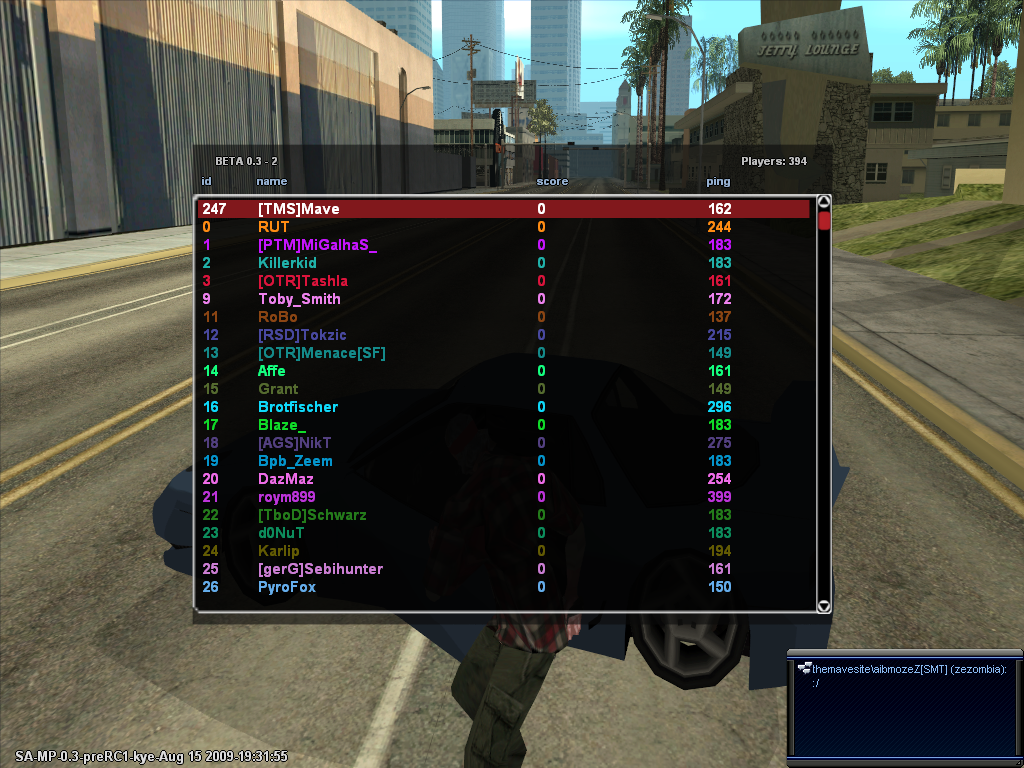
Task: Click on Toby_Smith in the list
Action: click(x=299, y=299)
